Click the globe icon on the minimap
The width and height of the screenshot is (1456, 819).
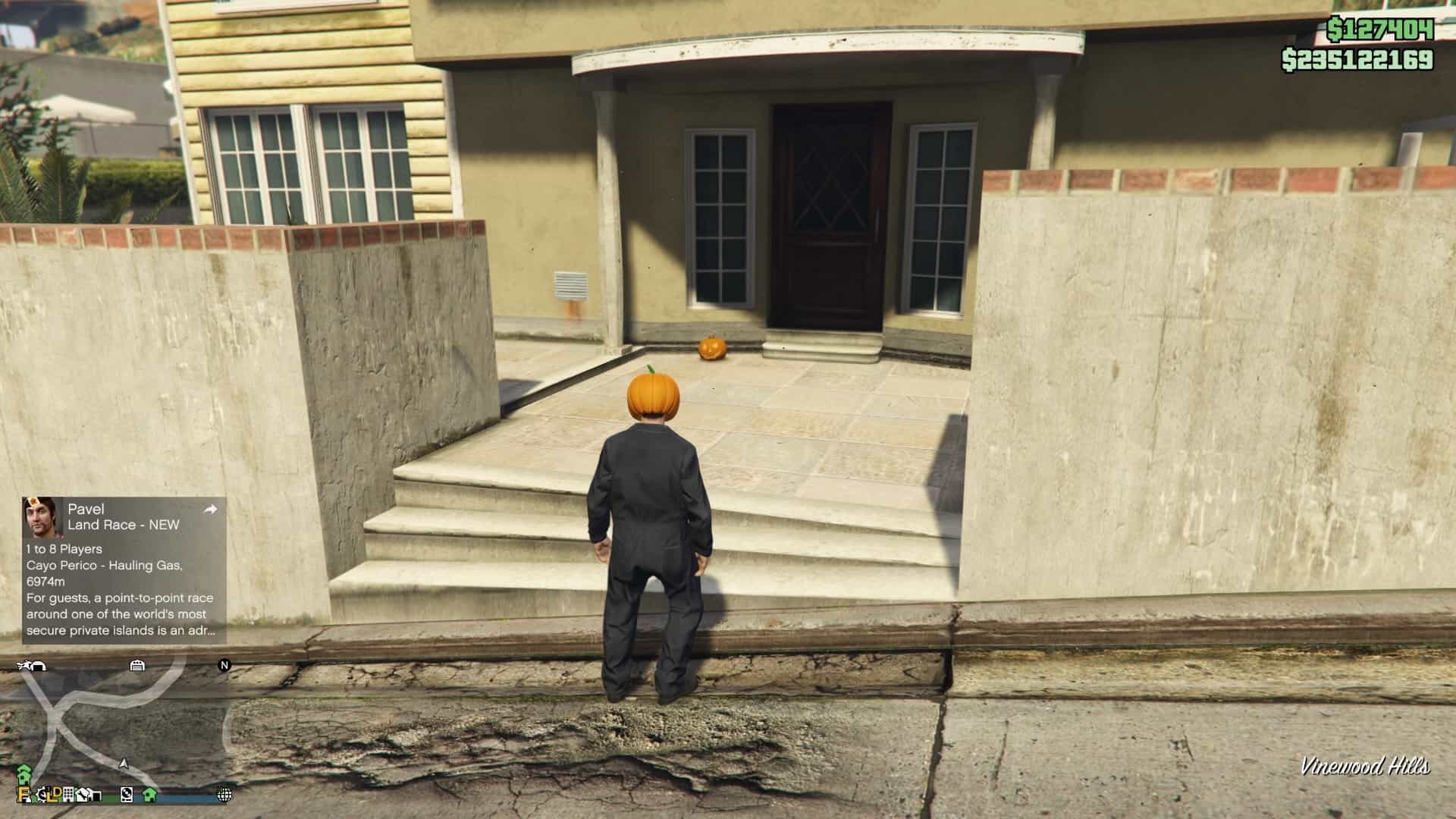click(224, 794)
